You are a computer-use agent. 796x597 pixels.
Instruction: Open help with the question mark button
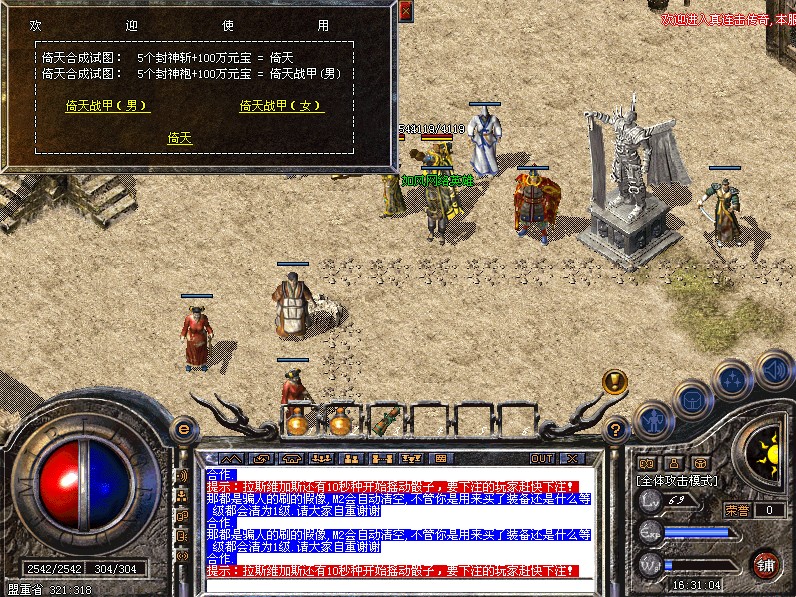click(x=617, y=430)
